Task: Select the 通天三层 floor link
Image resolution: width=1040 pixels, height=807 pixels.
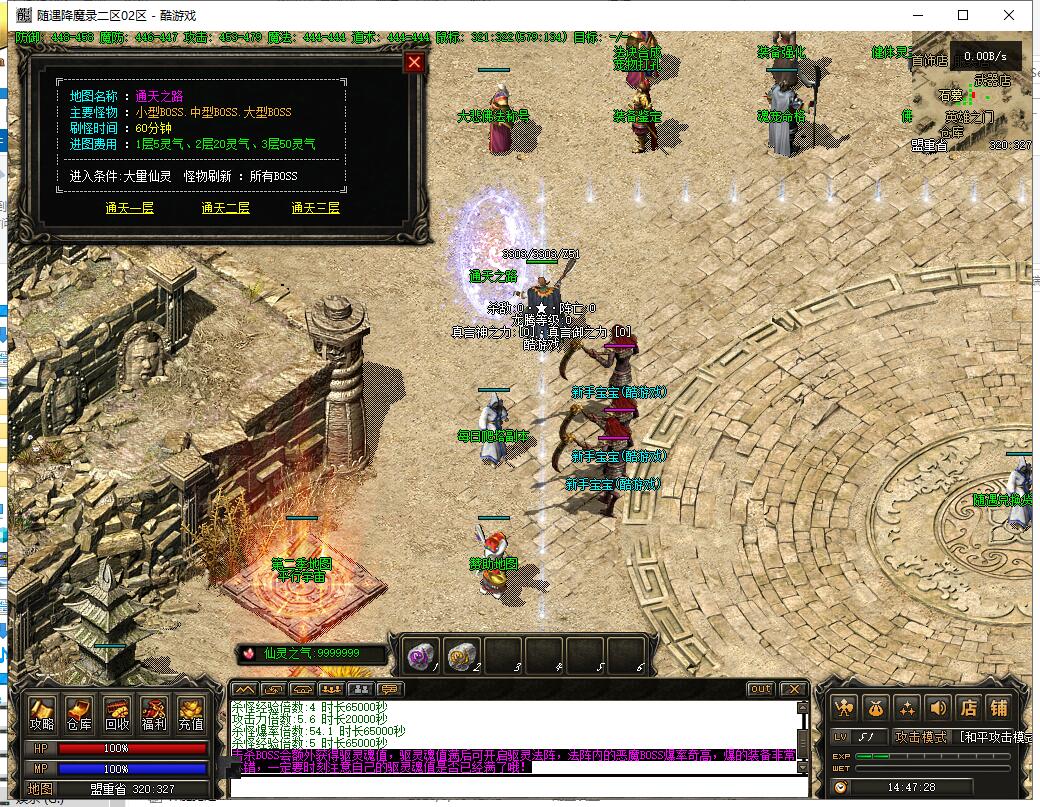Action: (x=315, y=208)
